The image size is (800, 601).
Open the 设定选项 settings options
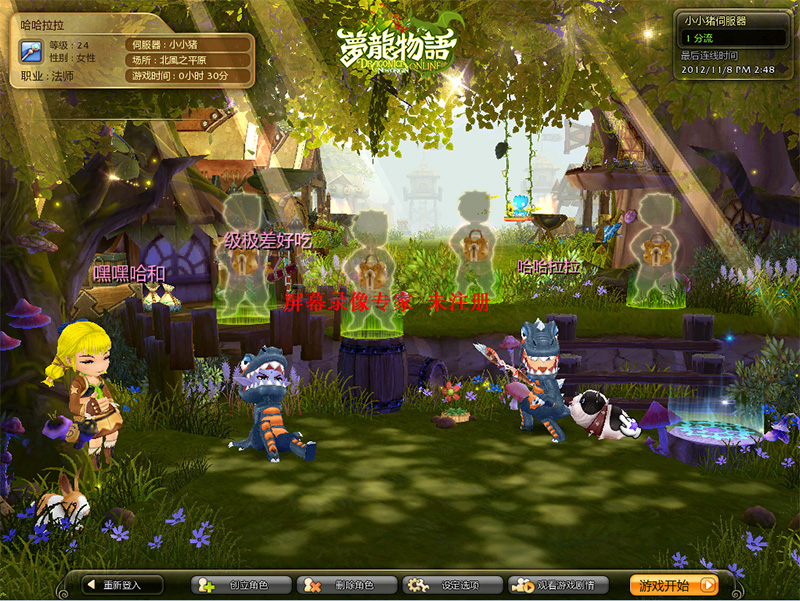tap(441, 585)
